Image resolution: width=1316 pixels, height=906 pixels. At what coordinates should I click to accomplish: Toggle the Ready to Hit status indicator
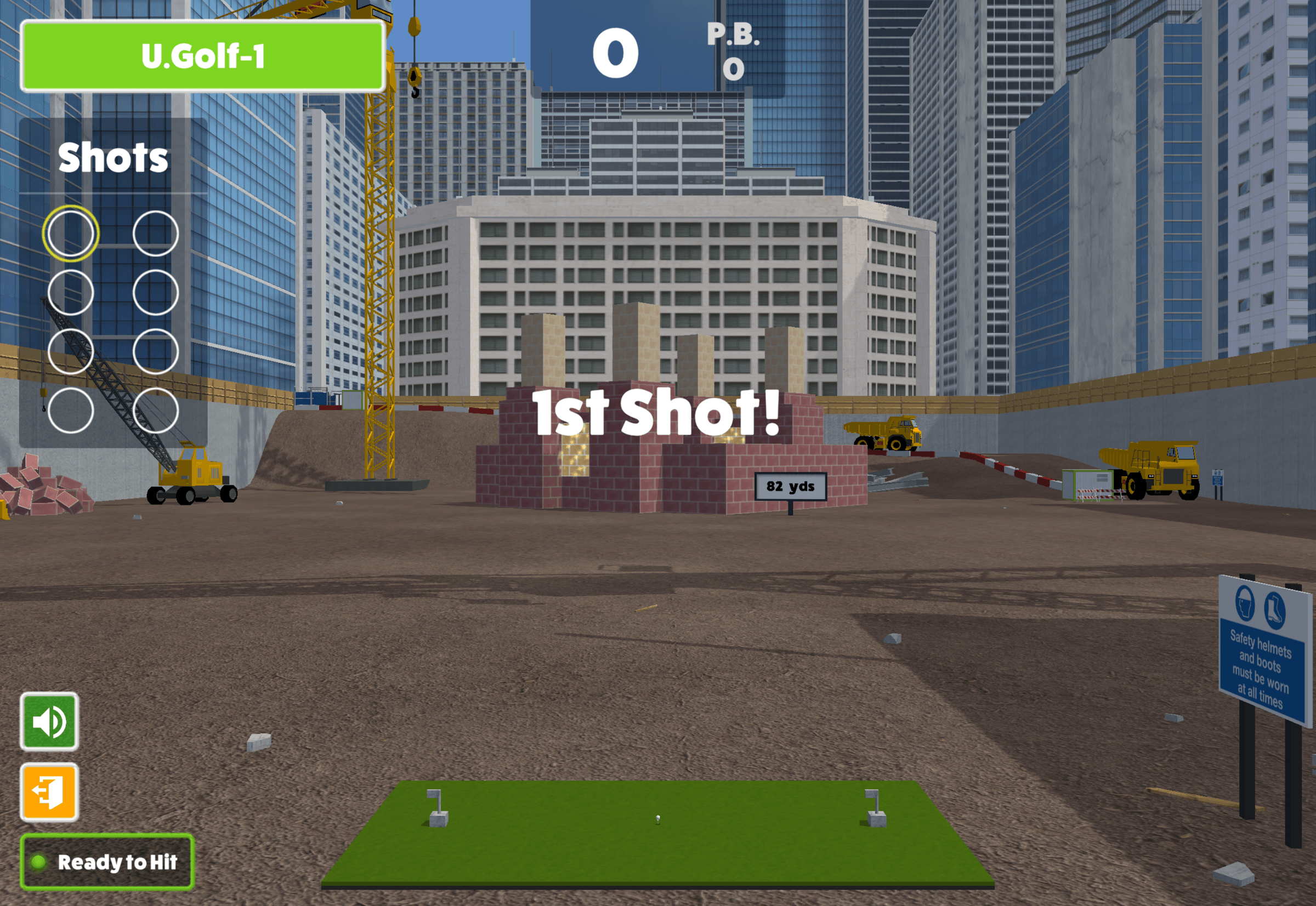click(x=108, y=862)
